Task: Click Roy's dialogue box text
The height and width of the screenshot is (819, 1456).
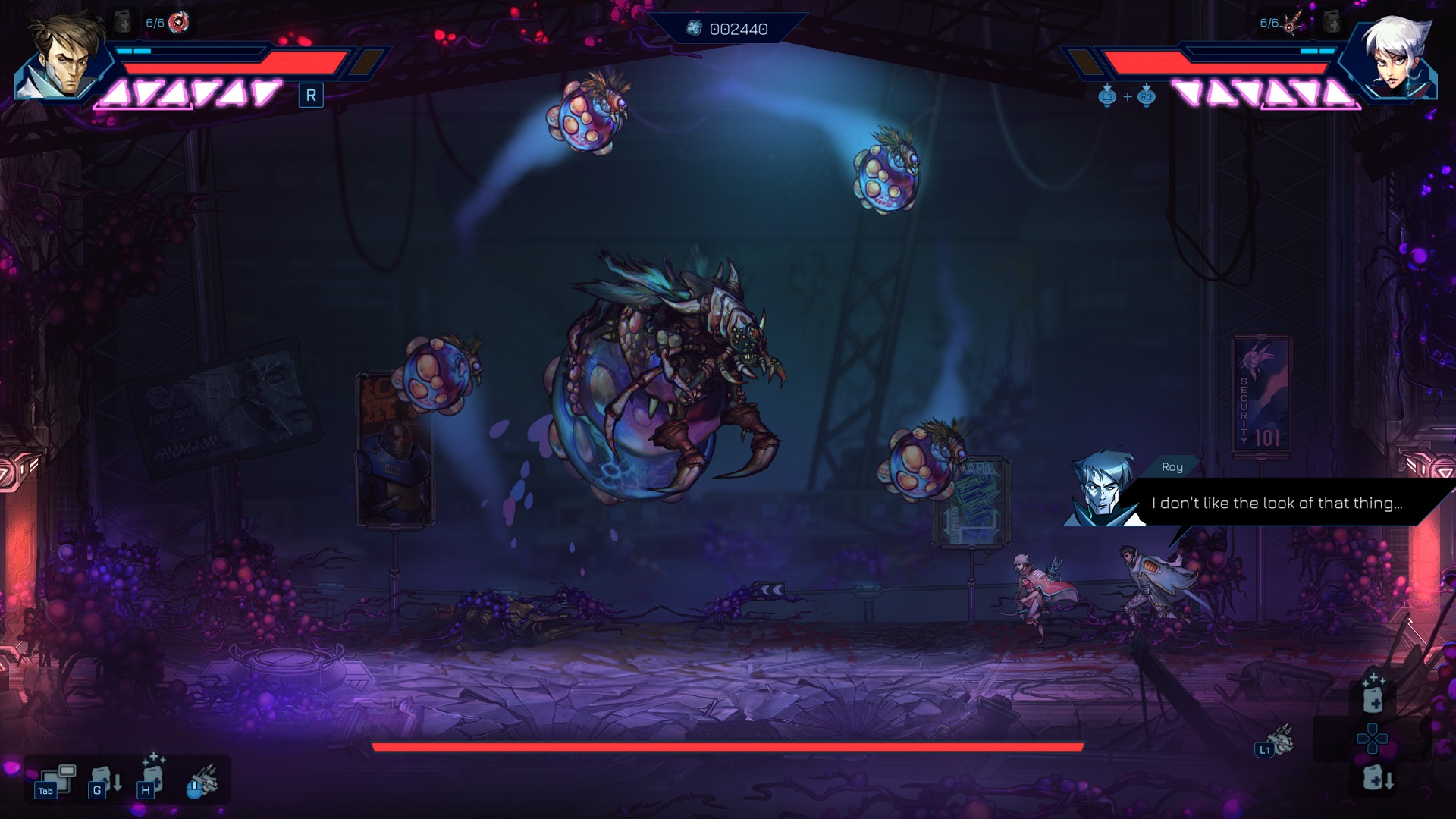Action: point(1277,503)
